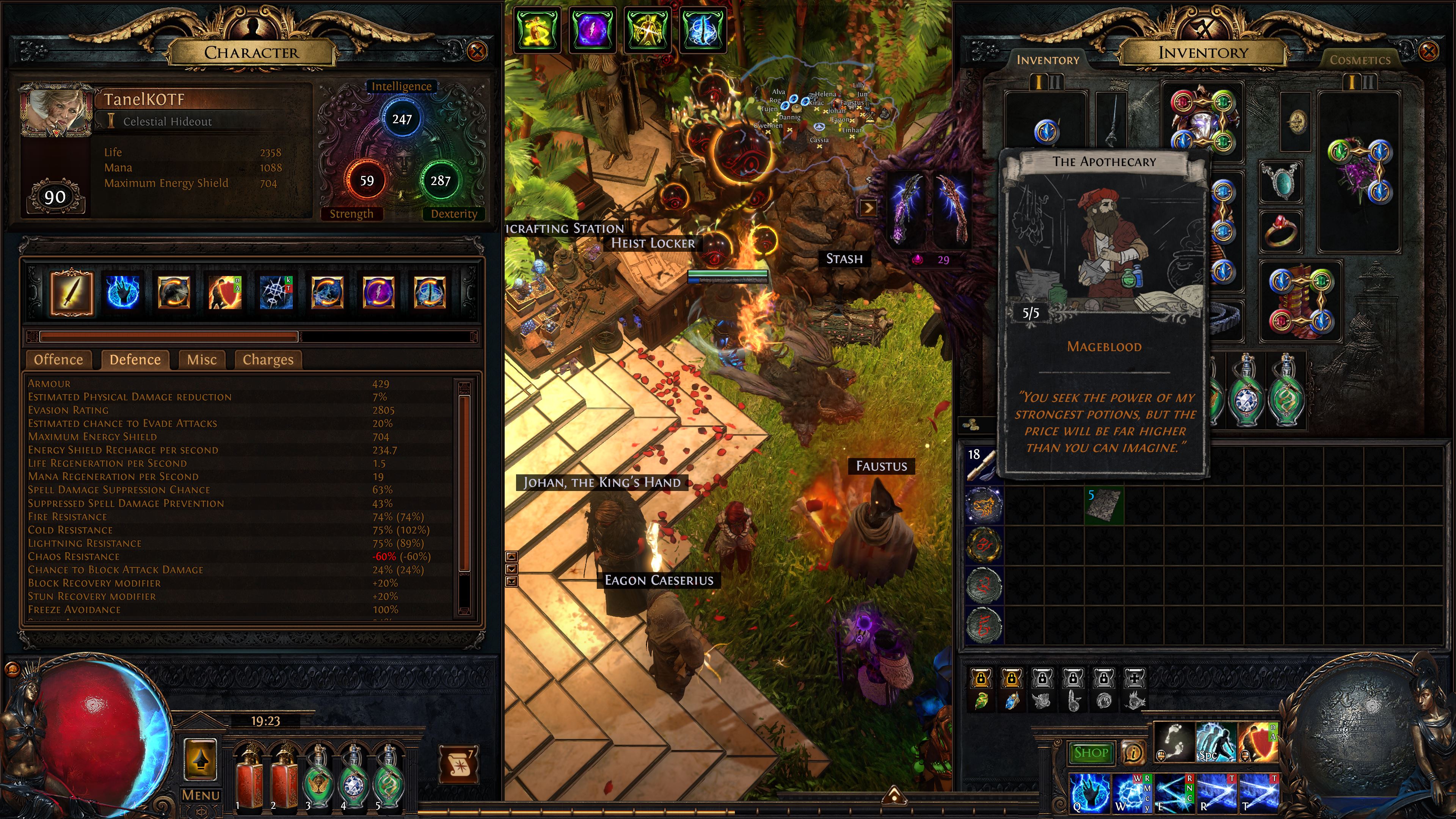The width and height of the screenshot is (1456, 819).
Task: Close the Character panel
Action: [477, 52]
